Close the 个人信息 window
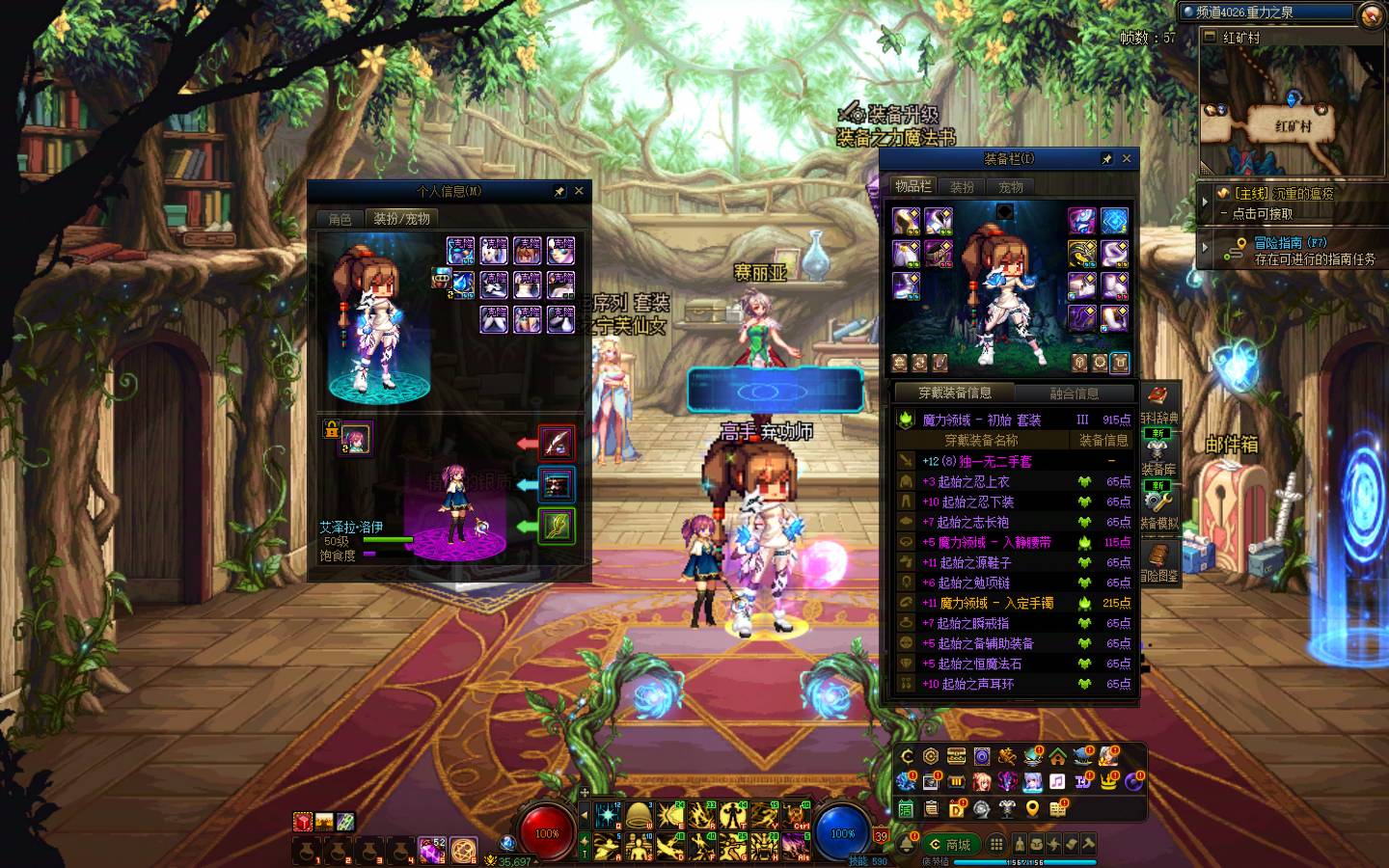Viewport: 1389px width, 868px height. 579,191
